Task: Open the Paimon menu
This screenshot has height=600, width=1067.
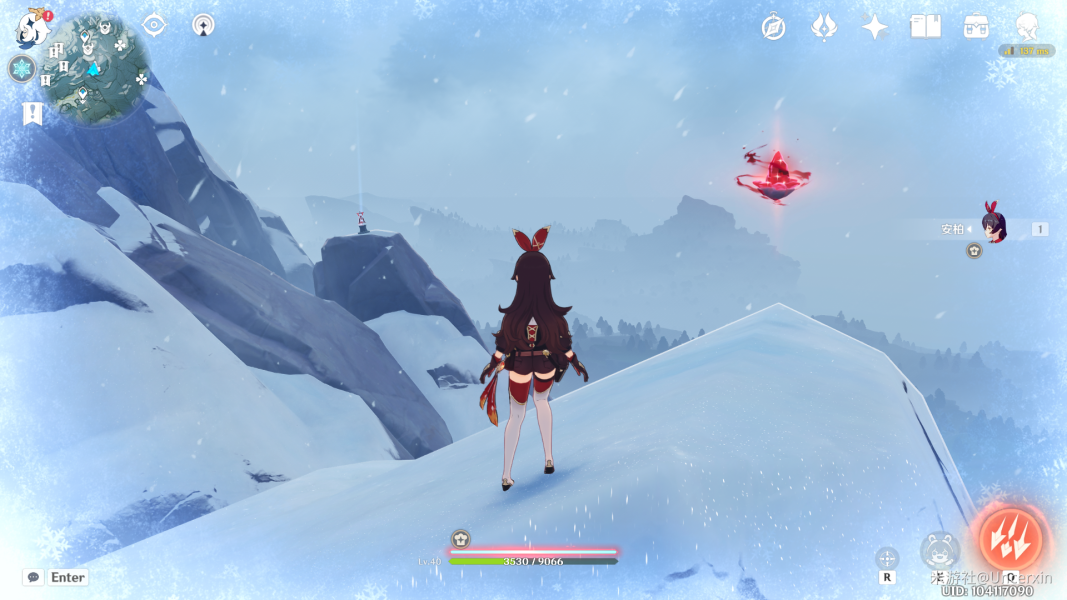Action: pos(31,30)
